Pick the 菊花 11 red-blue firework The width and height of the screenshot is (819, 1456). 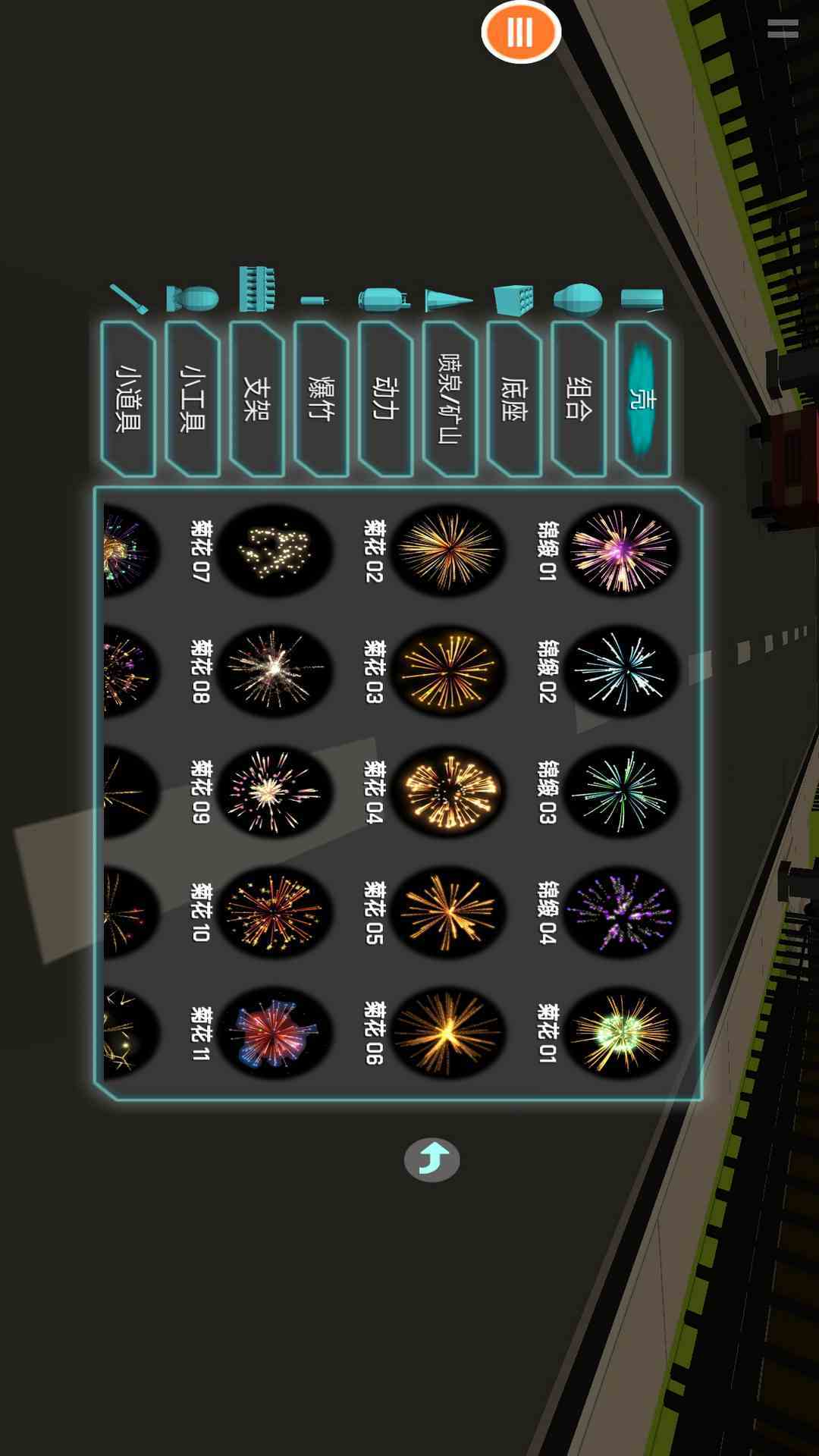click(275, 1033)
